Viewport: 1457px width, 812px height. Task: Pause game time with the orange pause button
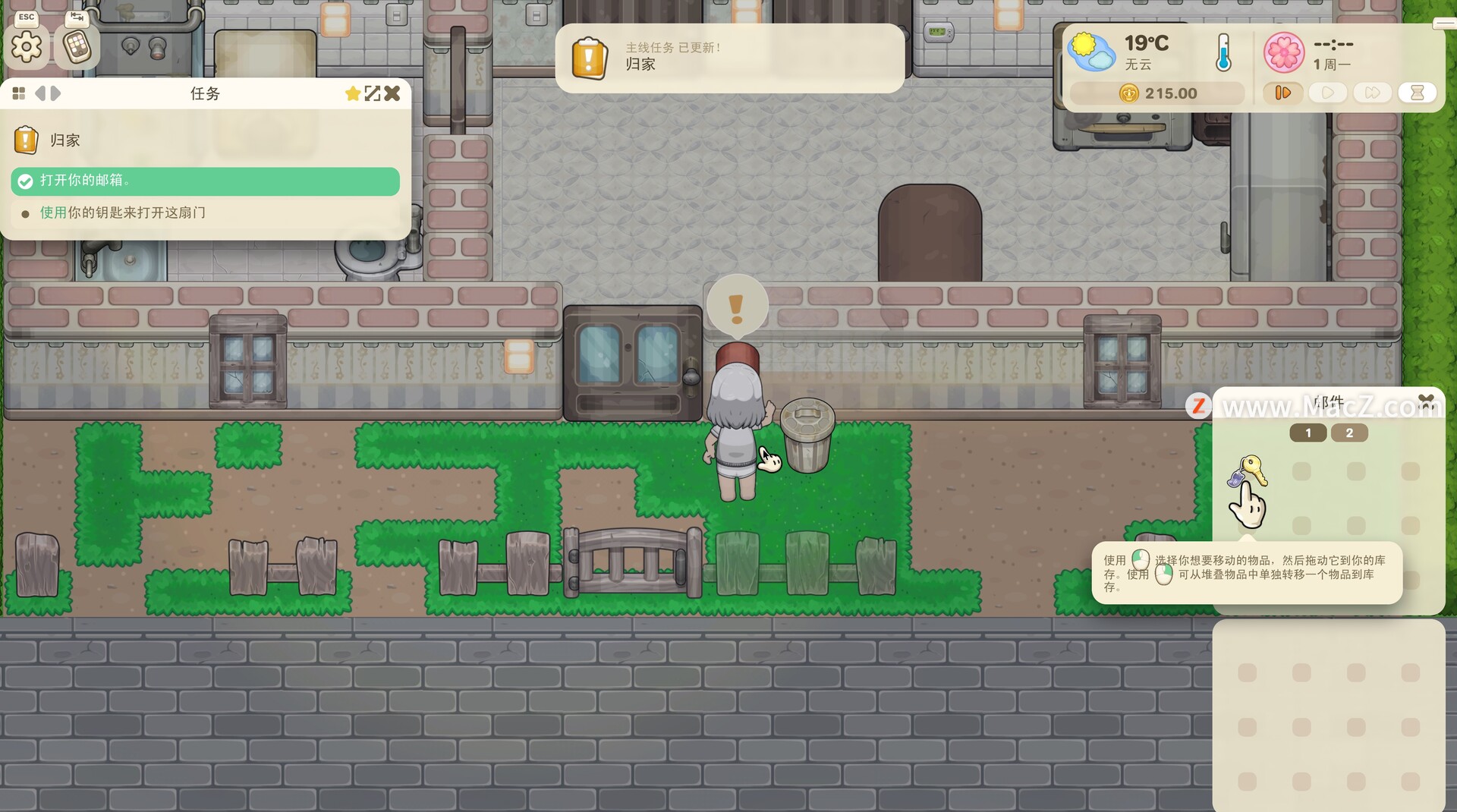pyautogui.click(x=1282, y=93)
